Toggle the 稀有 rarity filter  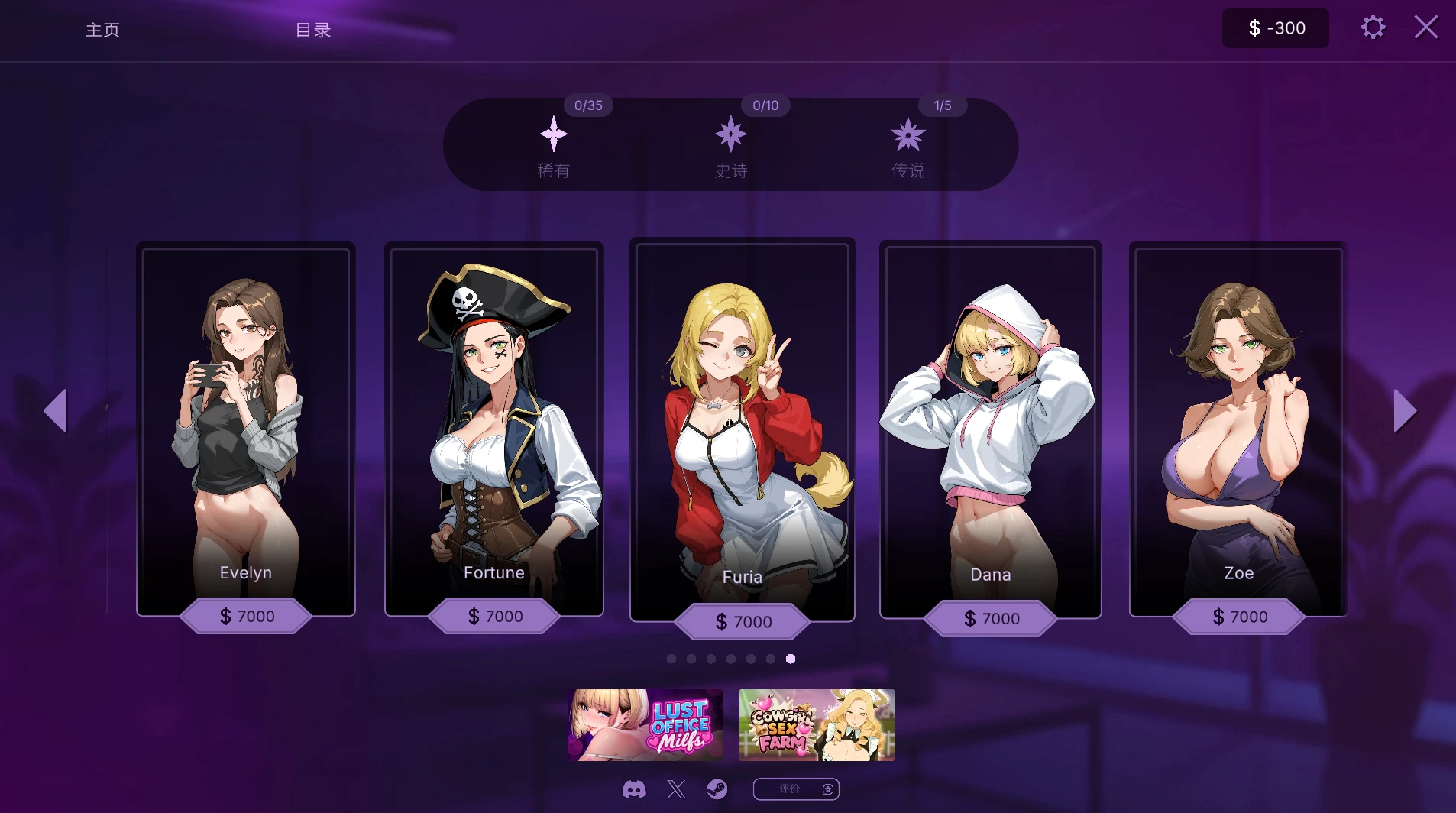[554, 149]
